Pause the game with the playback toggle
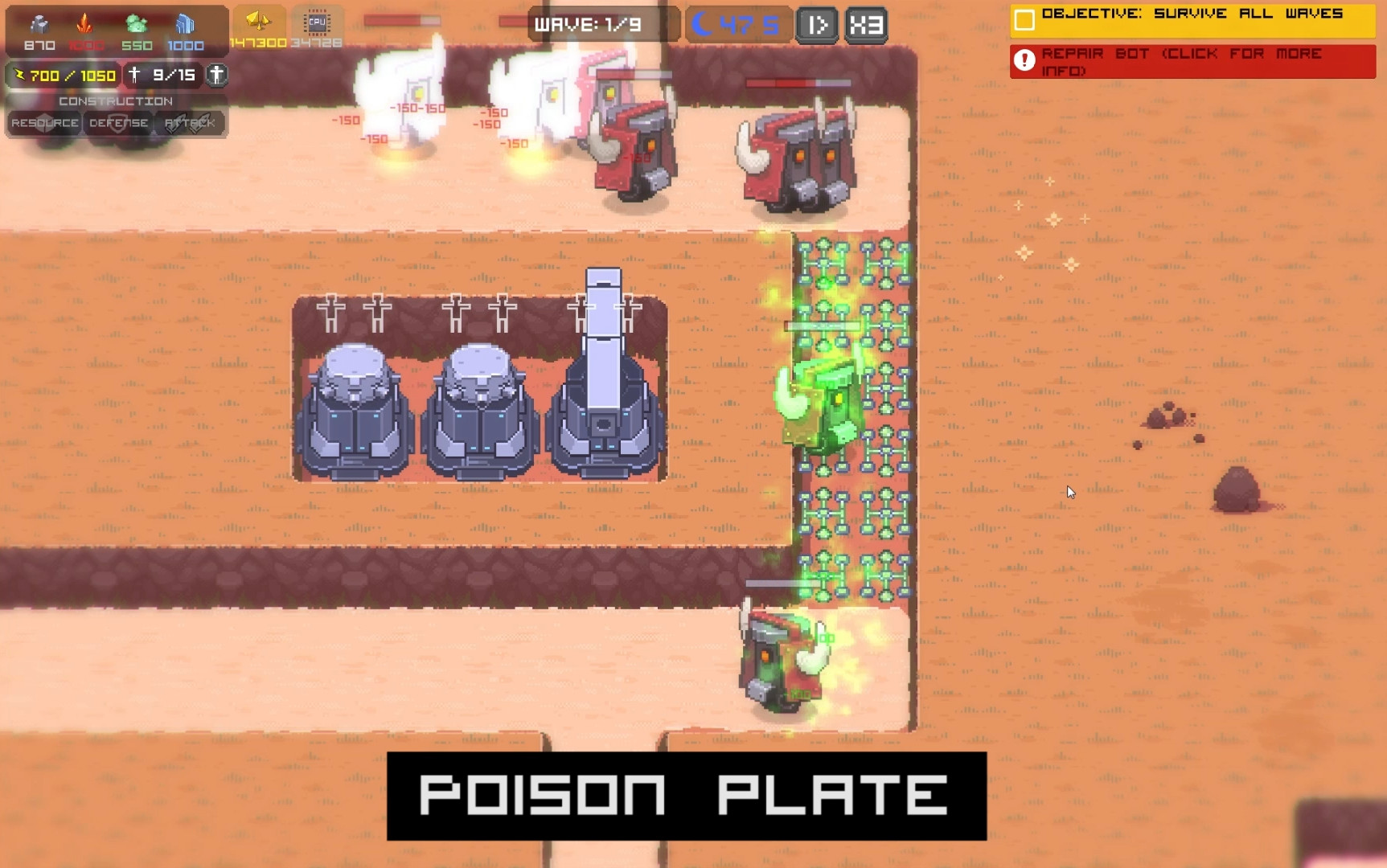Screen dimensions: 1387x868 [x=817, y=25]
